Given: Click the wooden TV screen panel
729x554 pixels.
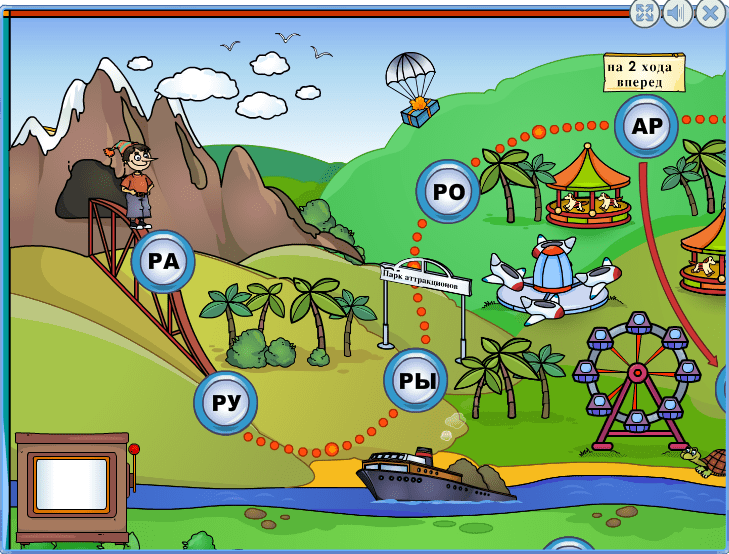Looking at the screenshot, I should point(71,484).
